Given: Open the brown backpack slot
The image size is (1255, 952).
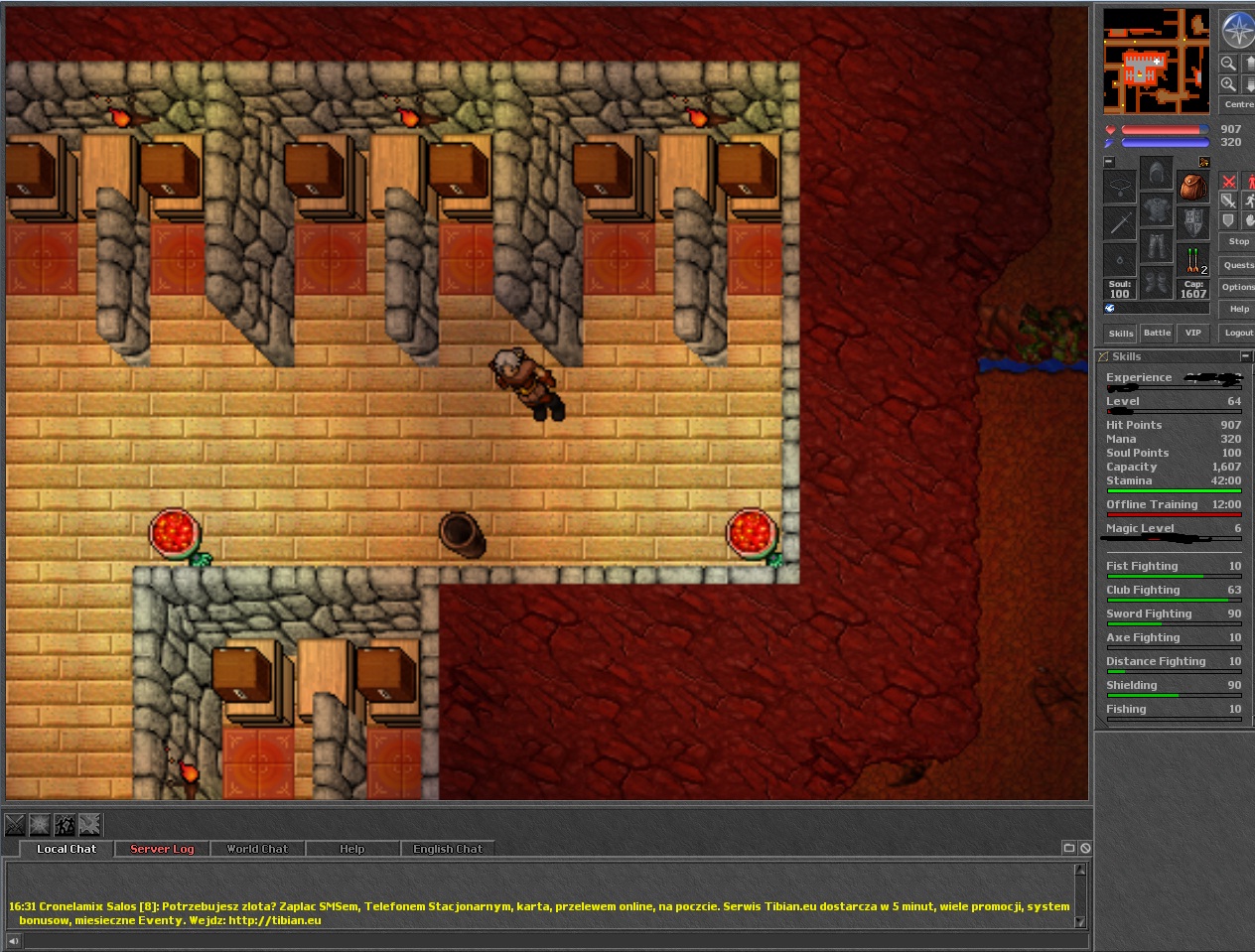Looking at the screenshot, I should tap(1192, 186).
